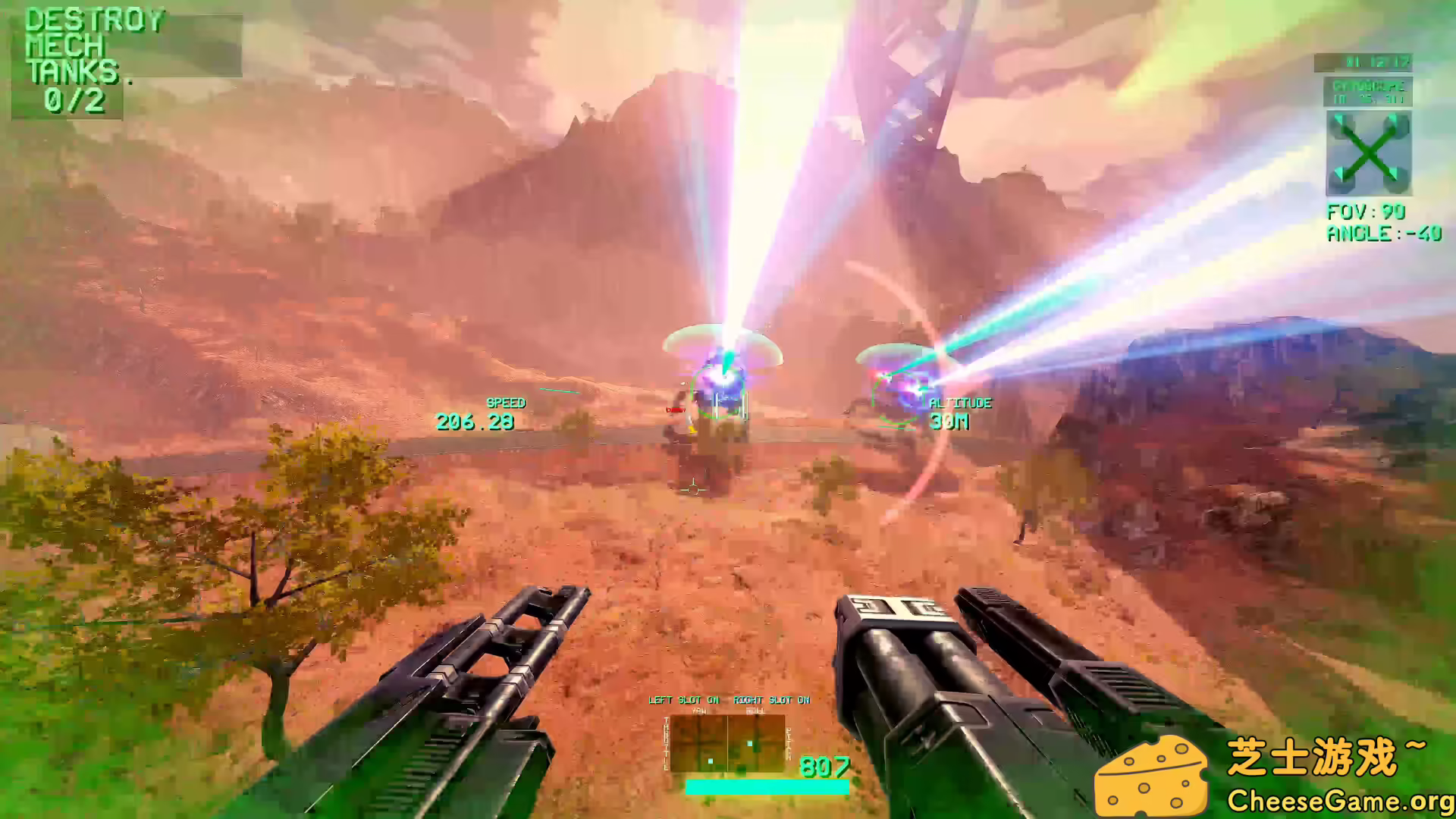Click the red enemy marker label
The height and width of the screenshot is (819, 1456).
tap(675, 410)
